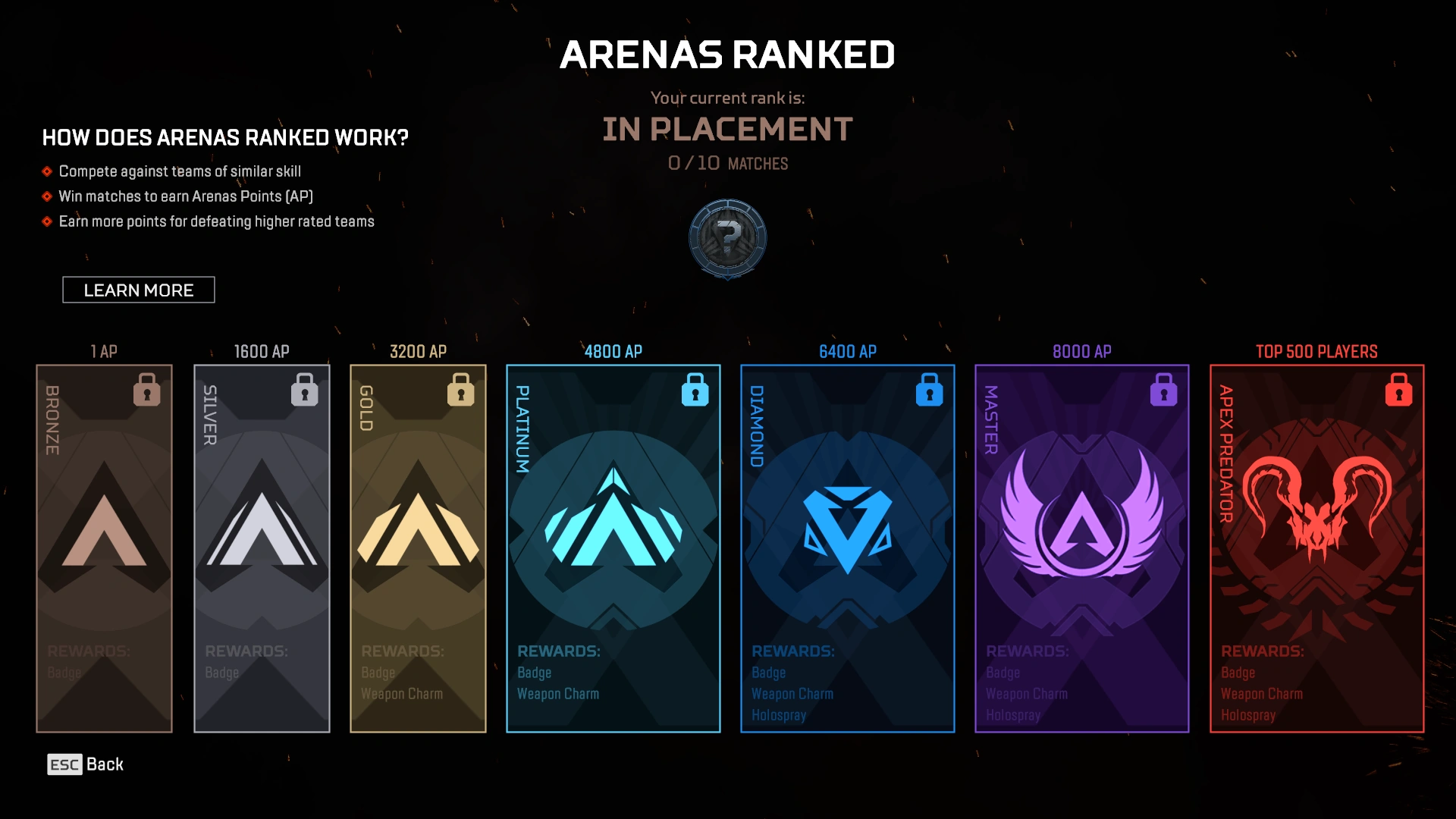Click the ARENAS RANKED title
1456x819 pixels.
tap(727, 53)
